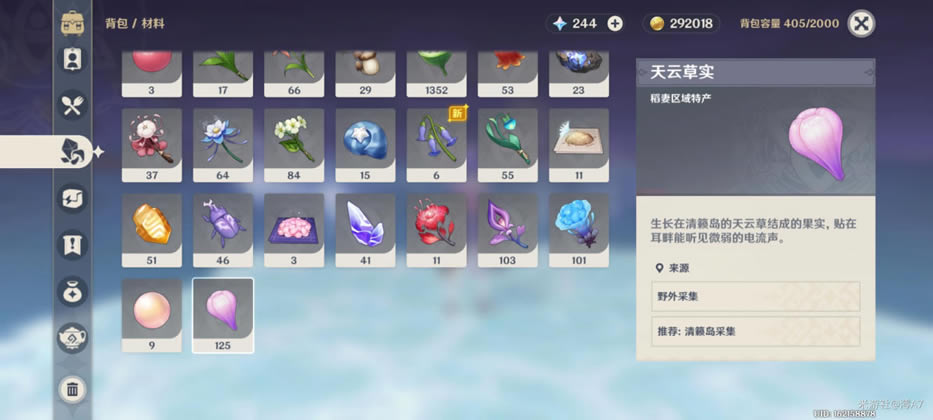This screenshot has width=933, height=420.
Task: Select the white flower bunch with count 84
Action: (294, 145)
